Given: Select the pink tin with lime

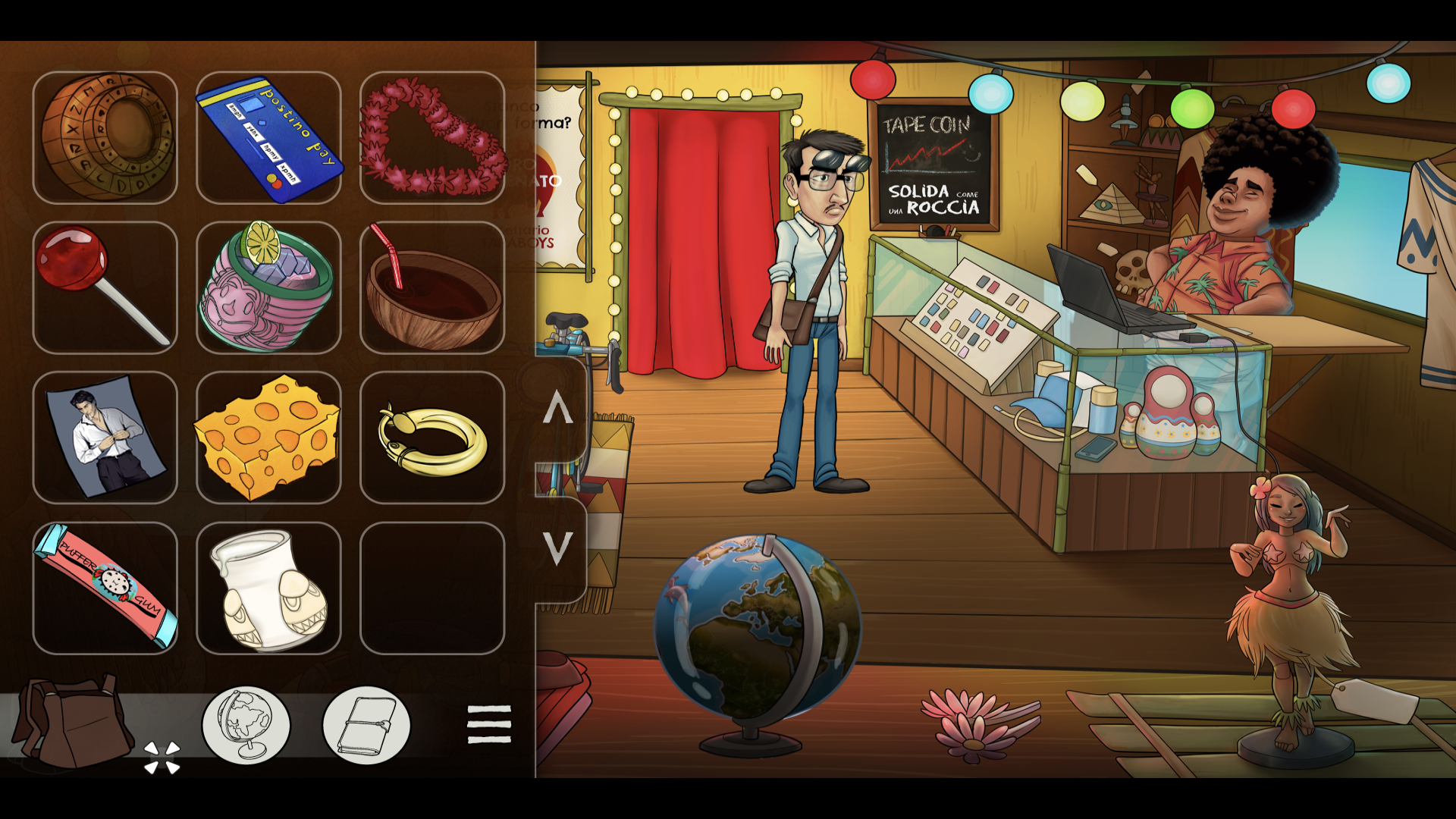Looking at the screenshot, I should click(268, 287).
